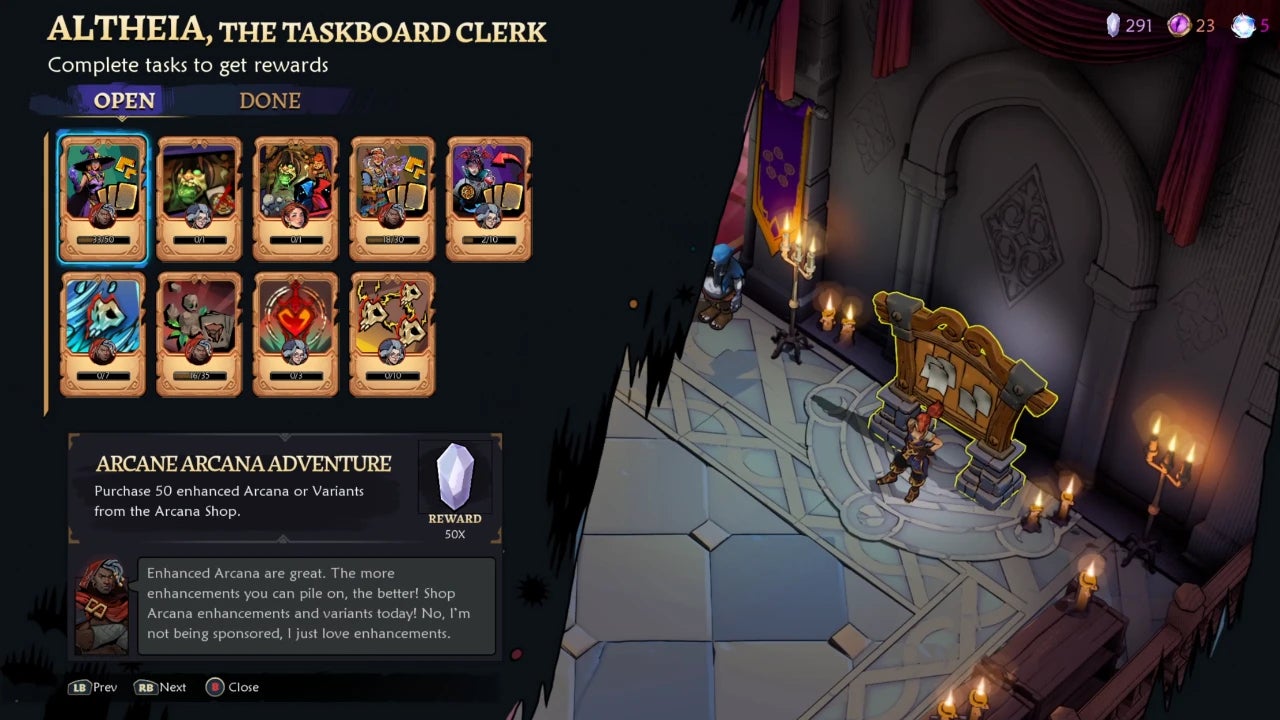
Task: Close the taskboard menu
Action: point(232,687)
